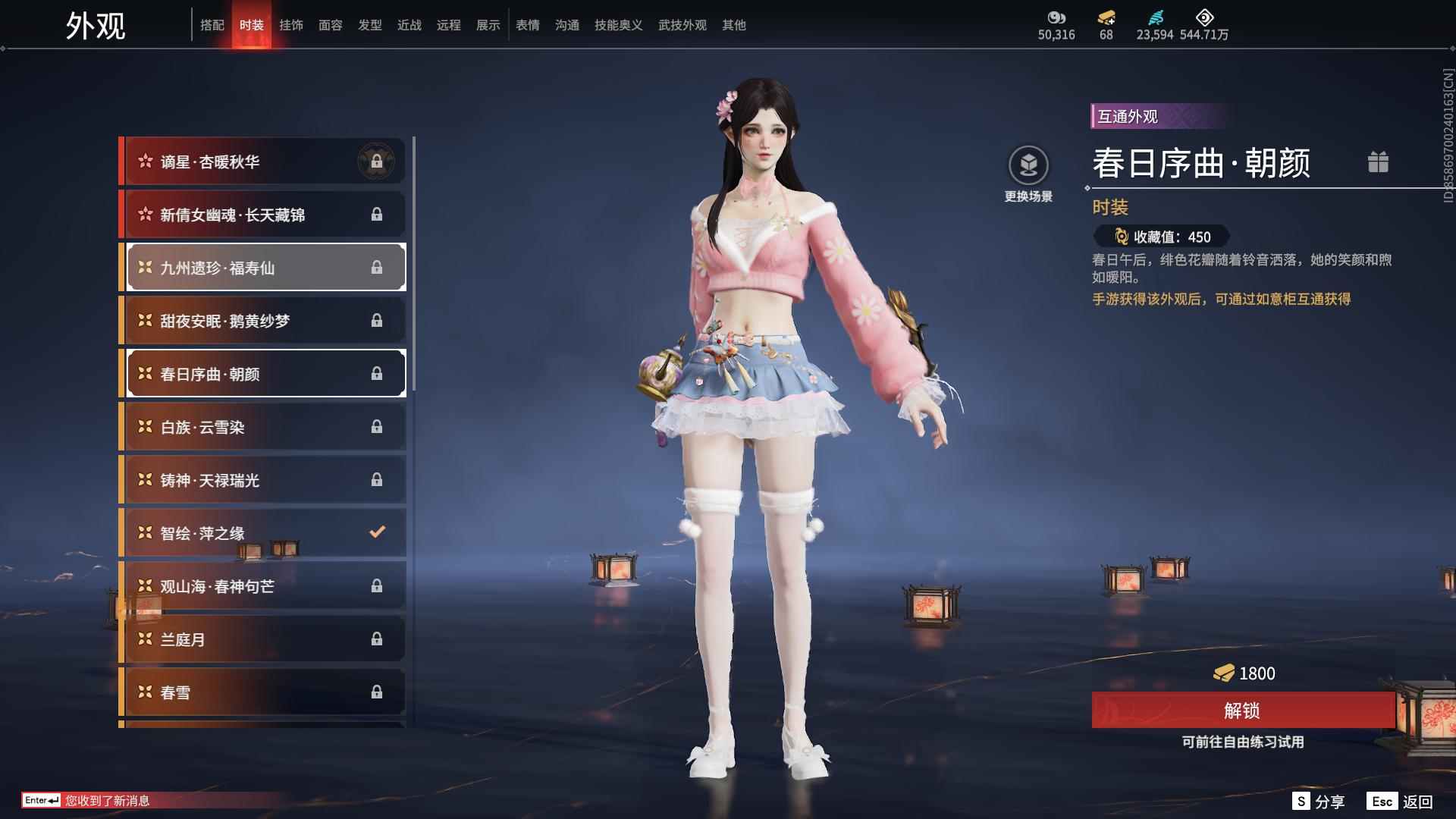This screenshot has height=819, width=1456.
Task: Open the gift icon beside 春日序曲·朝颜 title
Action: coord(1379,162)
